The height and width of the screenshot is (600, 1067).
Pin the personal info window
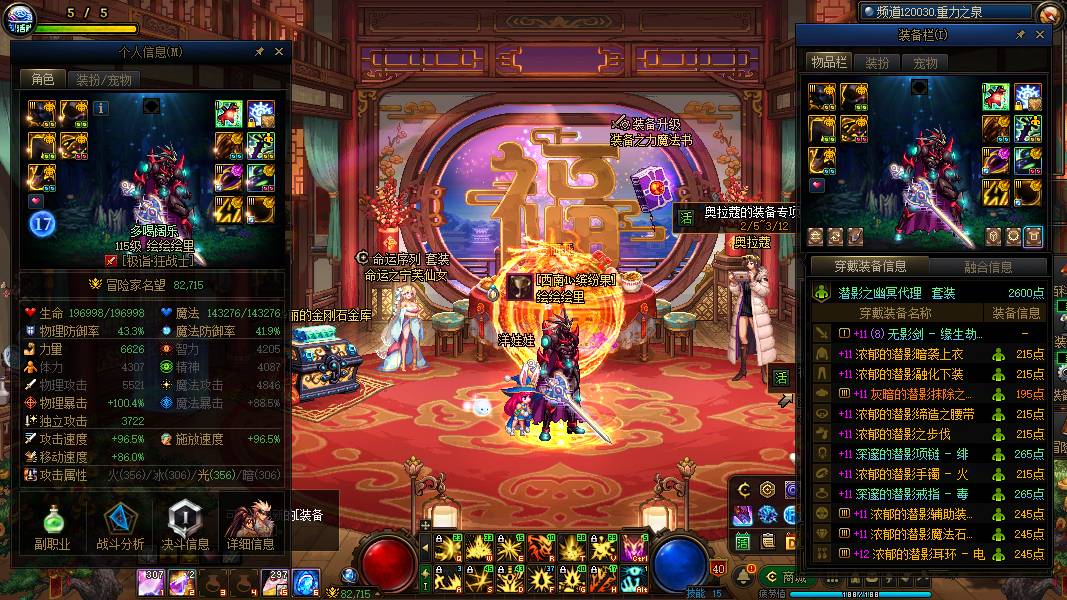[260, 51]
